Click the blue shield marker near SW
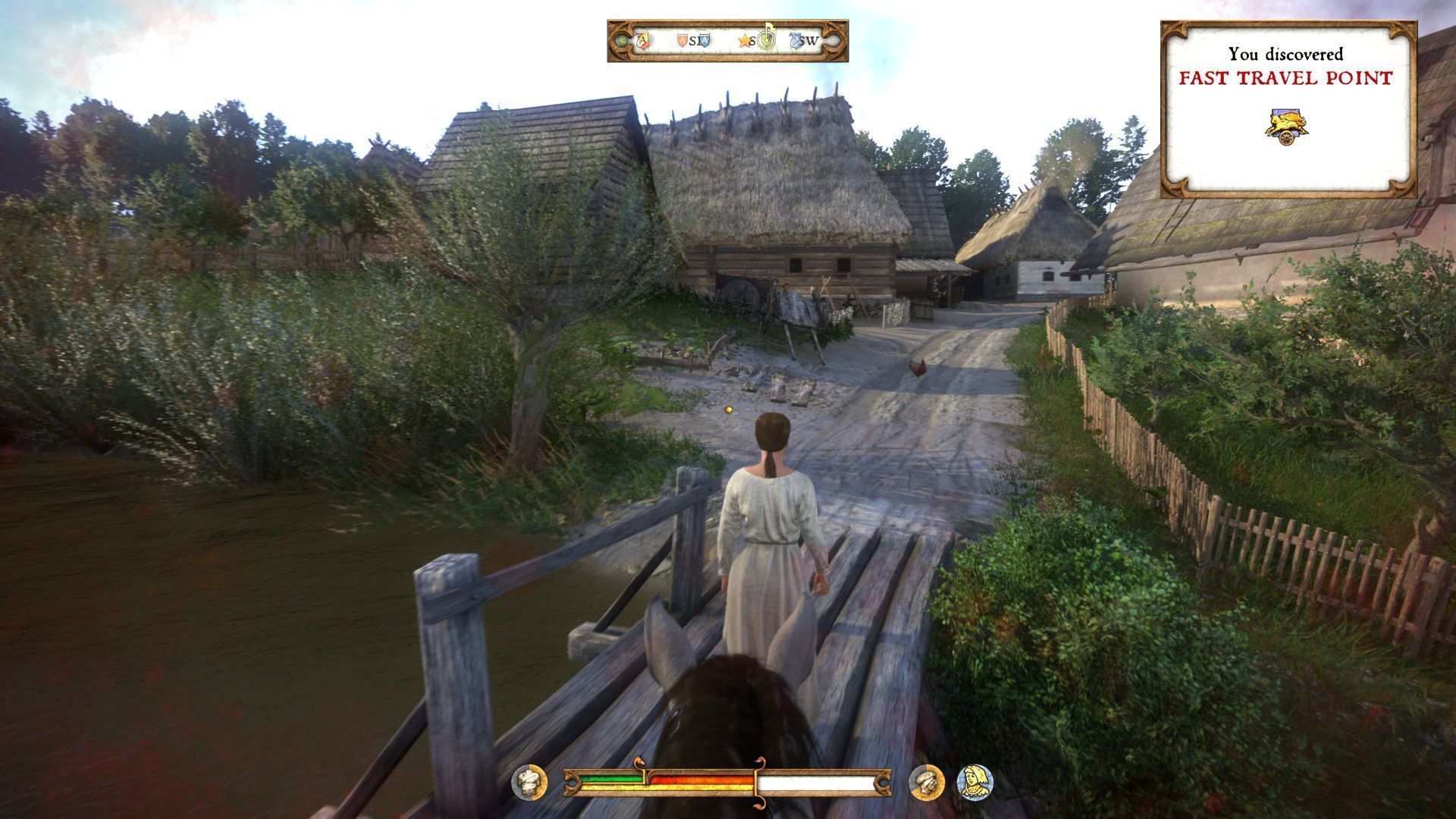The image size is (1456, 819). click(x=796, y=40)
